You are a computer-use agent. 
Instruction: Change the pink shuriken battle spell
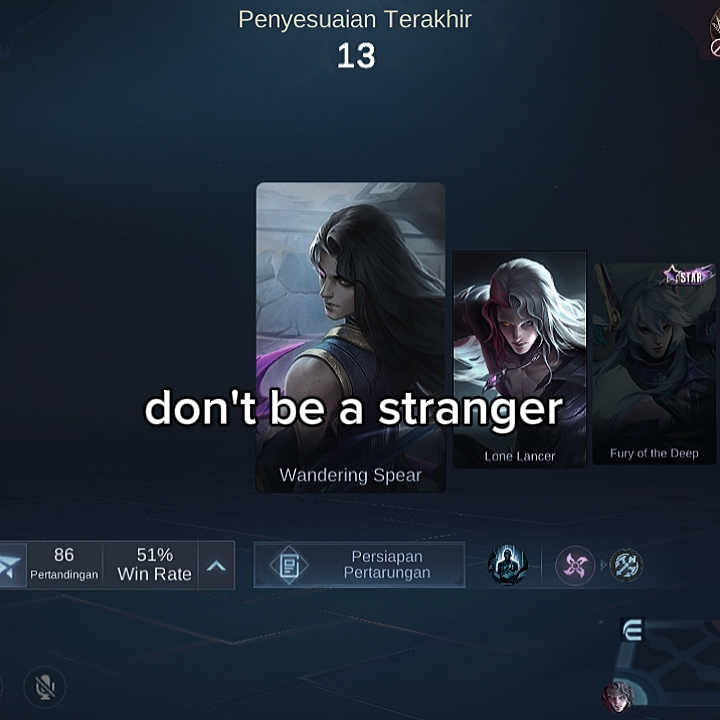[x=575, y=566]
